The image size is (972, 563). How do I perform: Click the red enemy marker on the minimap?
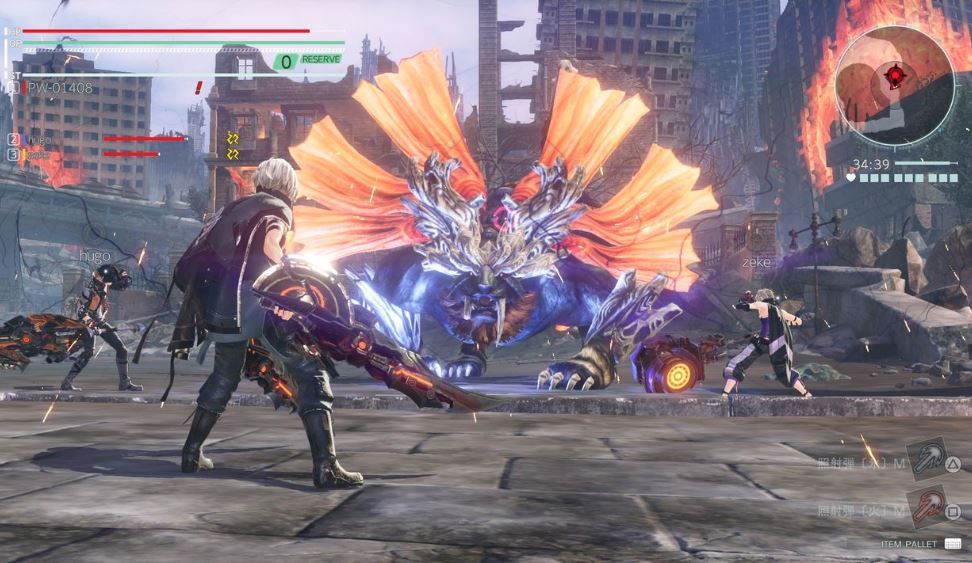(894, 74)
